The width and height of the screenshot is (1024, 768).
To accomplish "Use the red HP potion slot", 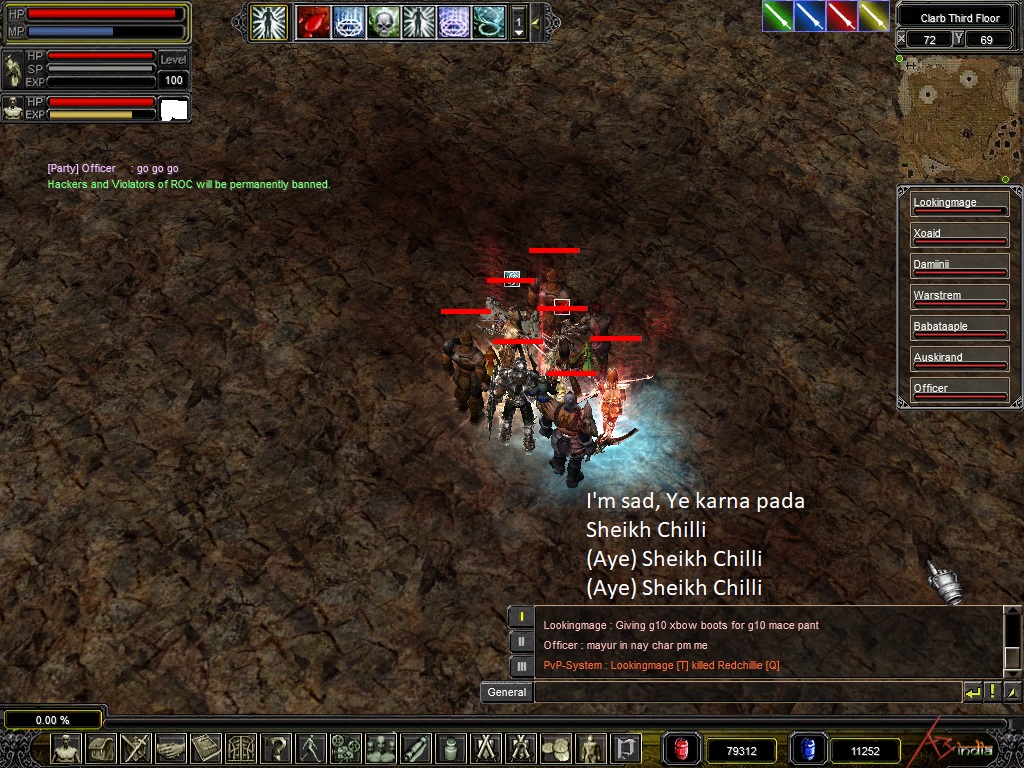I will 682,749.
